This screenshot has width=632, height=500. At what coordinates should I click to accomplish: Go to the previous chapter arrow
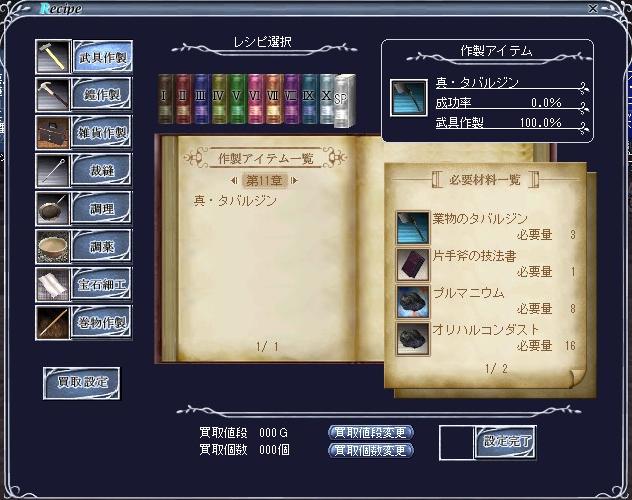233,180
